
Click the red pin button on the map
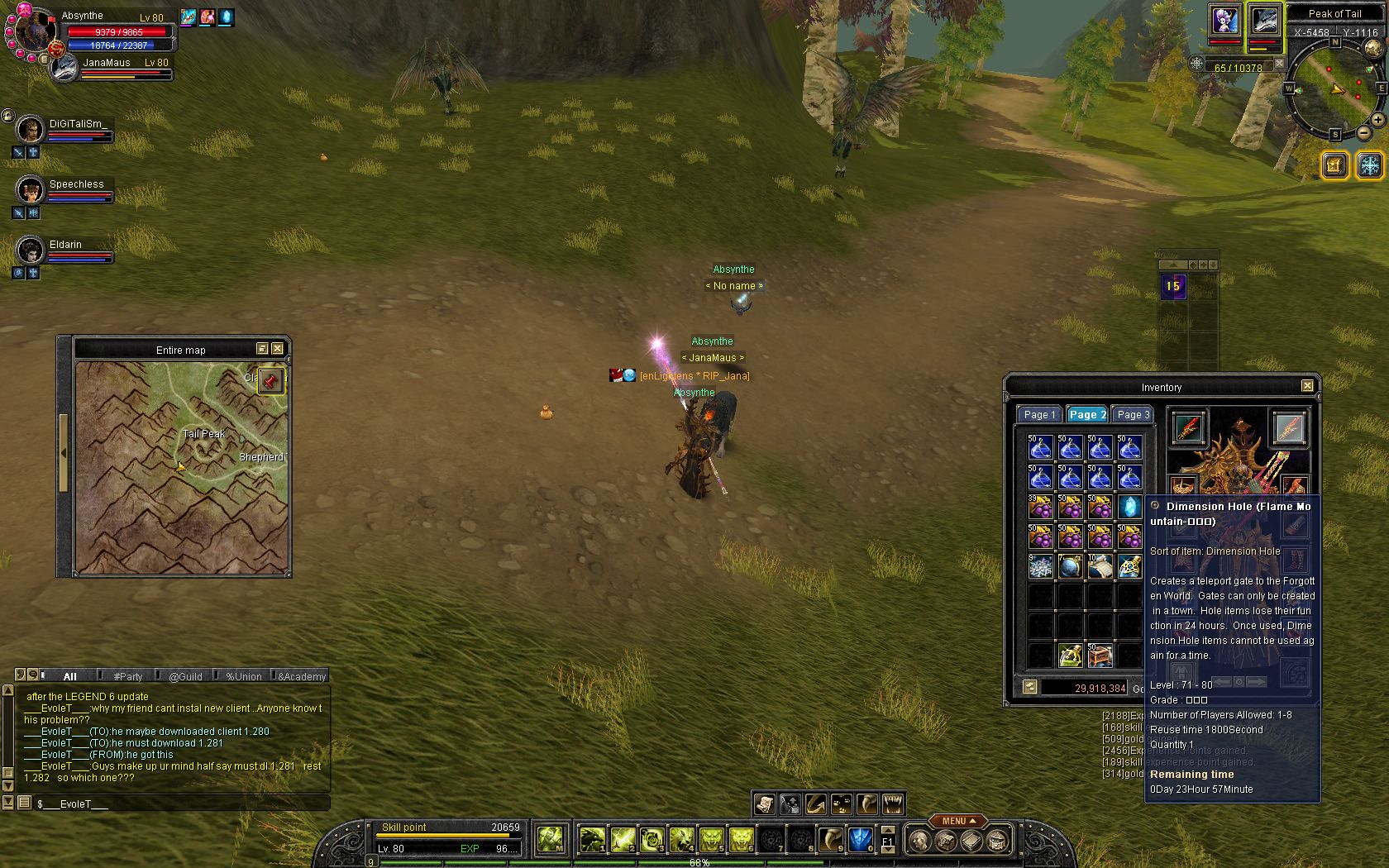click(270, 381)
